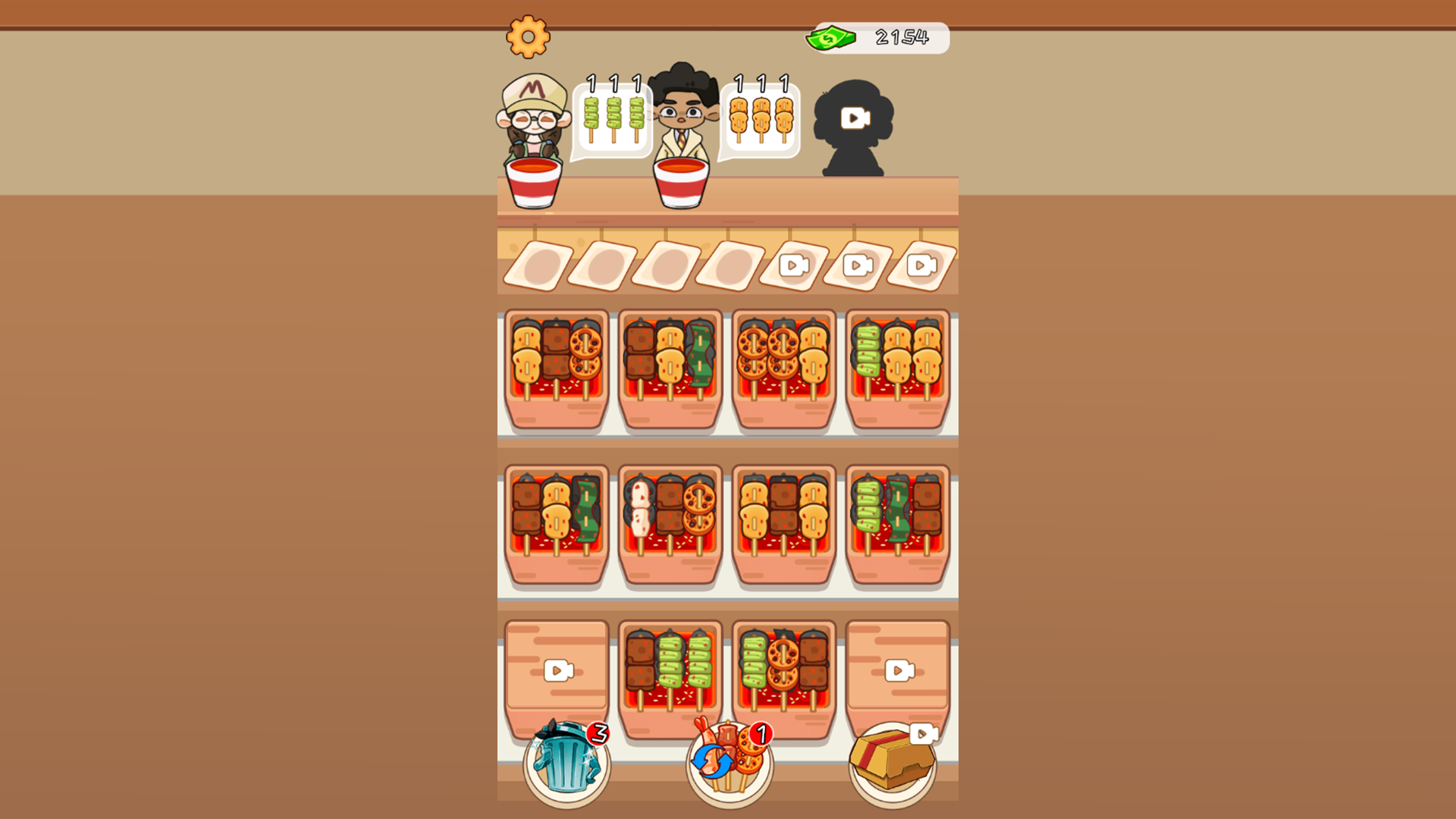Watch ad to unlock the silhouette customer
This screenshot has height=819, width=1456.
coord(853,120)
